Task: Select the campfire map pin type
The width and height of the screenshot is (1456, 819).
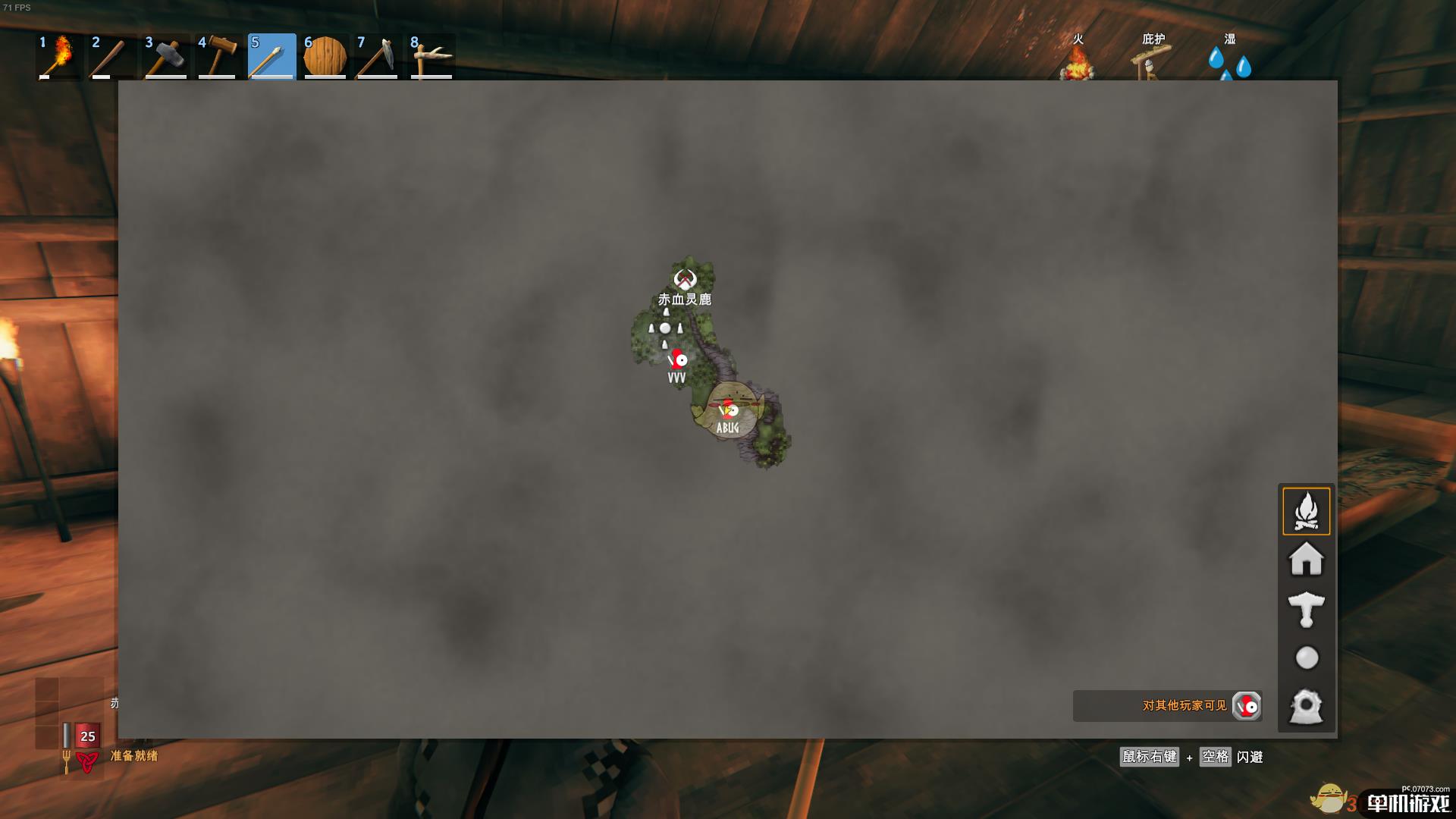Action: coord(1306,511)
